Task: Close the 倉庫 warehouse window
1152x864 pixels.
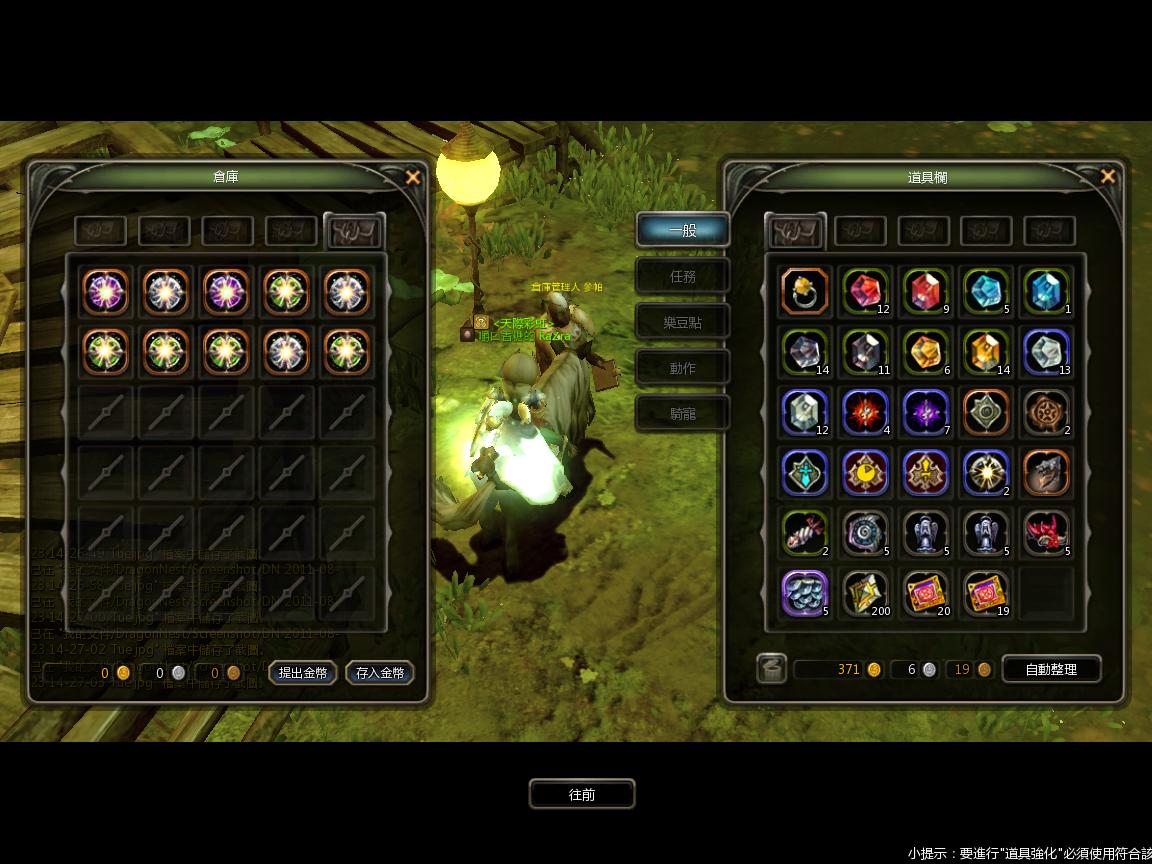Action: [413, 178]
